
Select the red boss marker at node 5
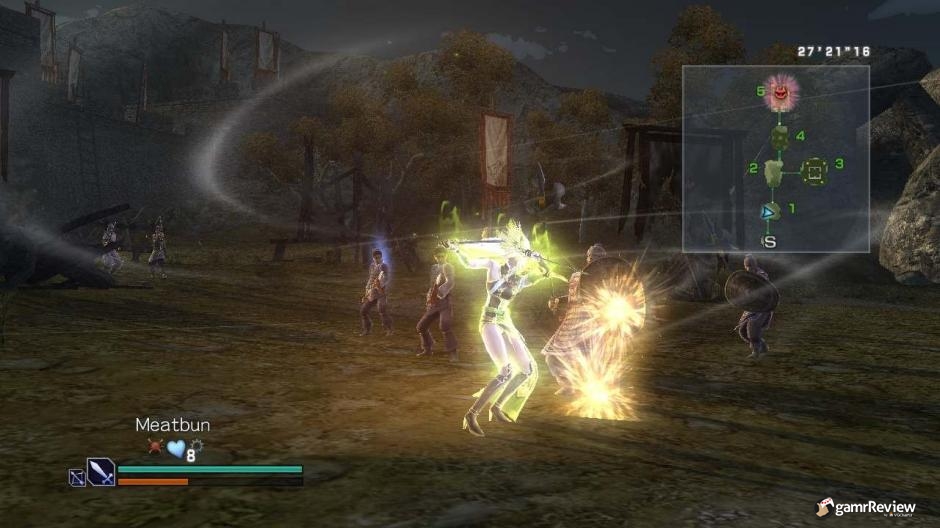pos(782,94)
